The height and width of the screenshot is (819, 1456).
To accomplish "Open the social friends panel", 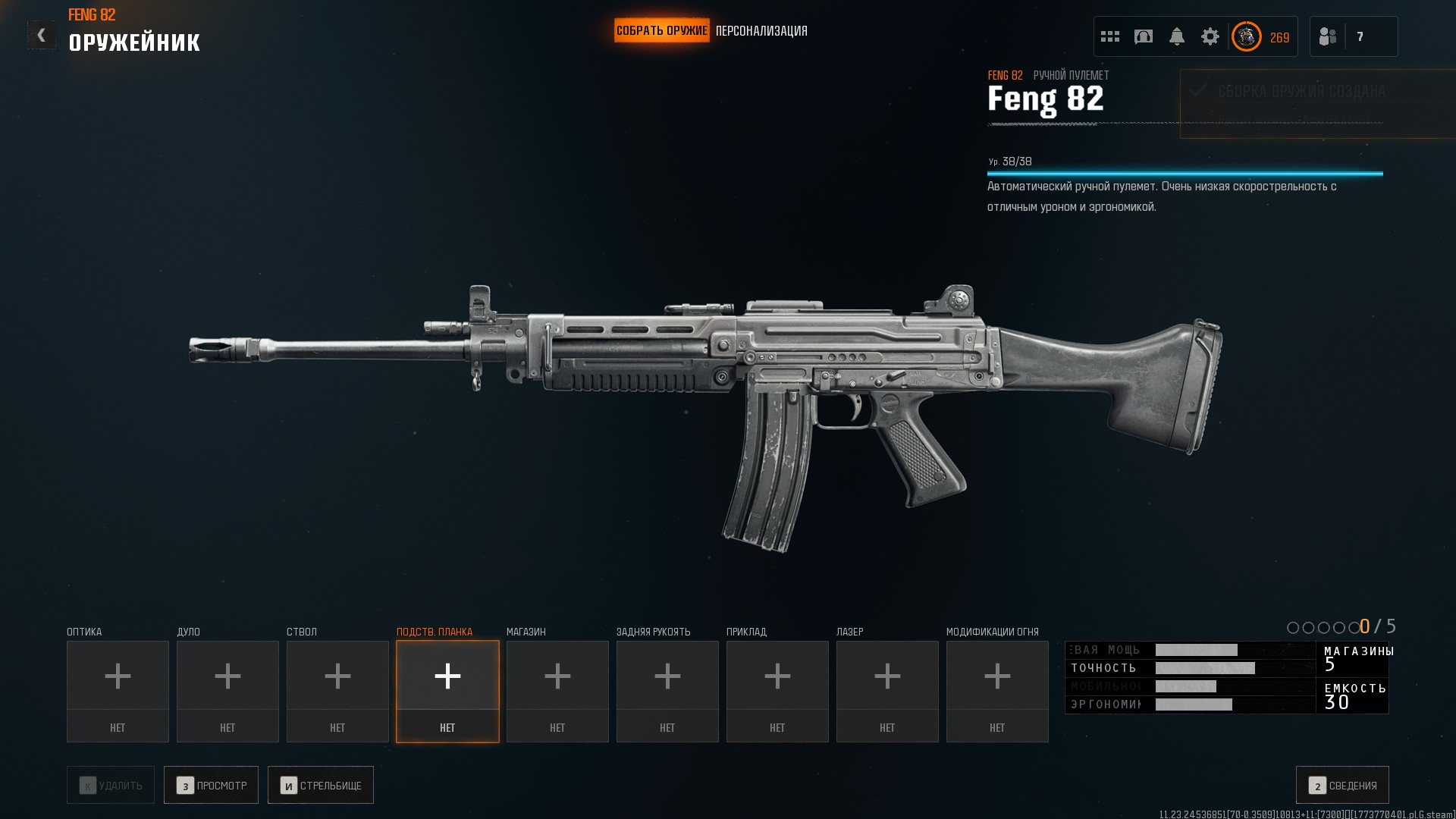I will pyautogui.click(x=1328, y=36).
